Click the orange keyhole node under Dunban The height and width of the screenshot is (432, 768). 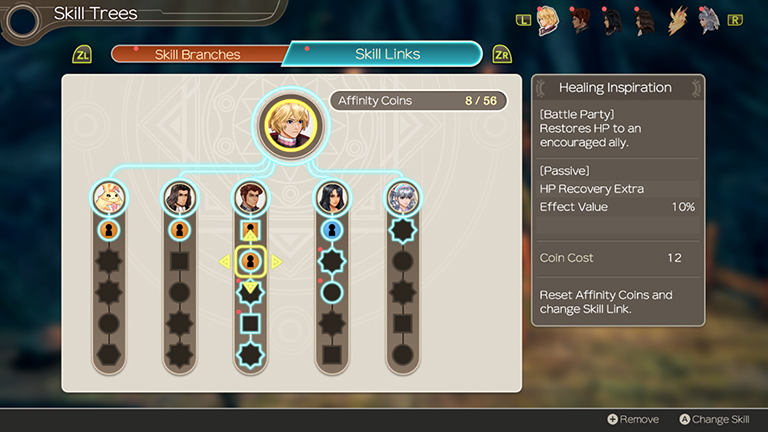click(179, 230)
